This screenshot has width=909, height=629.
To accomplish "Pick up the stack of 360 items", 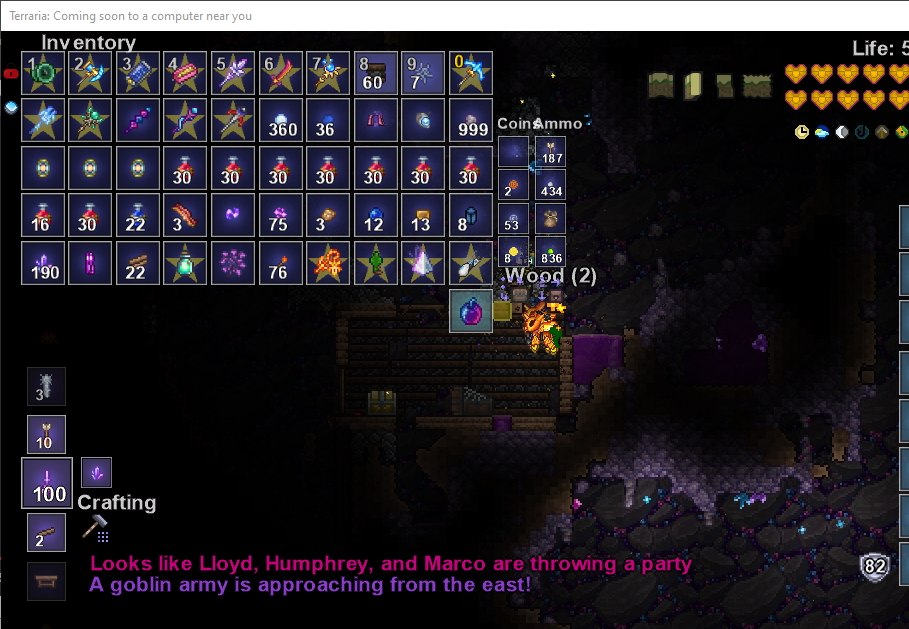I will coord(281,120).
